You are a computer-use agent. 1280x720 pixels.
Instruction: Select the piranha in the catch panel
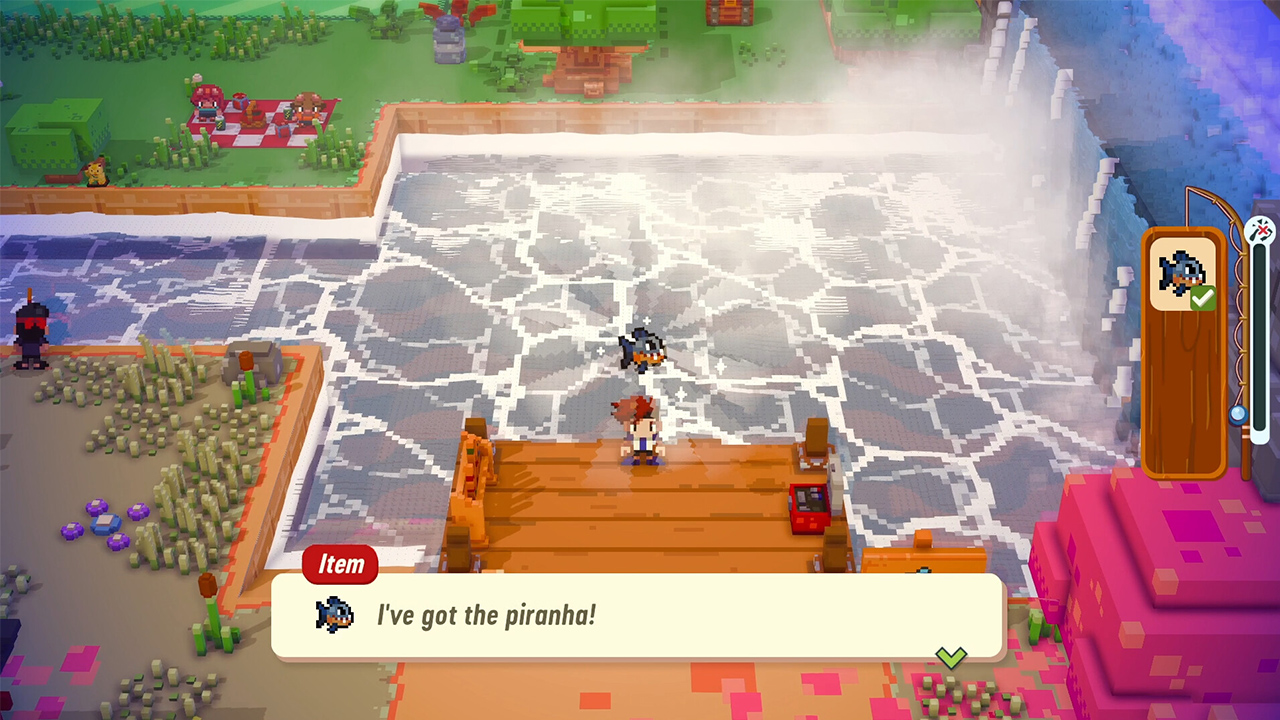click(x=1183, y=270)
